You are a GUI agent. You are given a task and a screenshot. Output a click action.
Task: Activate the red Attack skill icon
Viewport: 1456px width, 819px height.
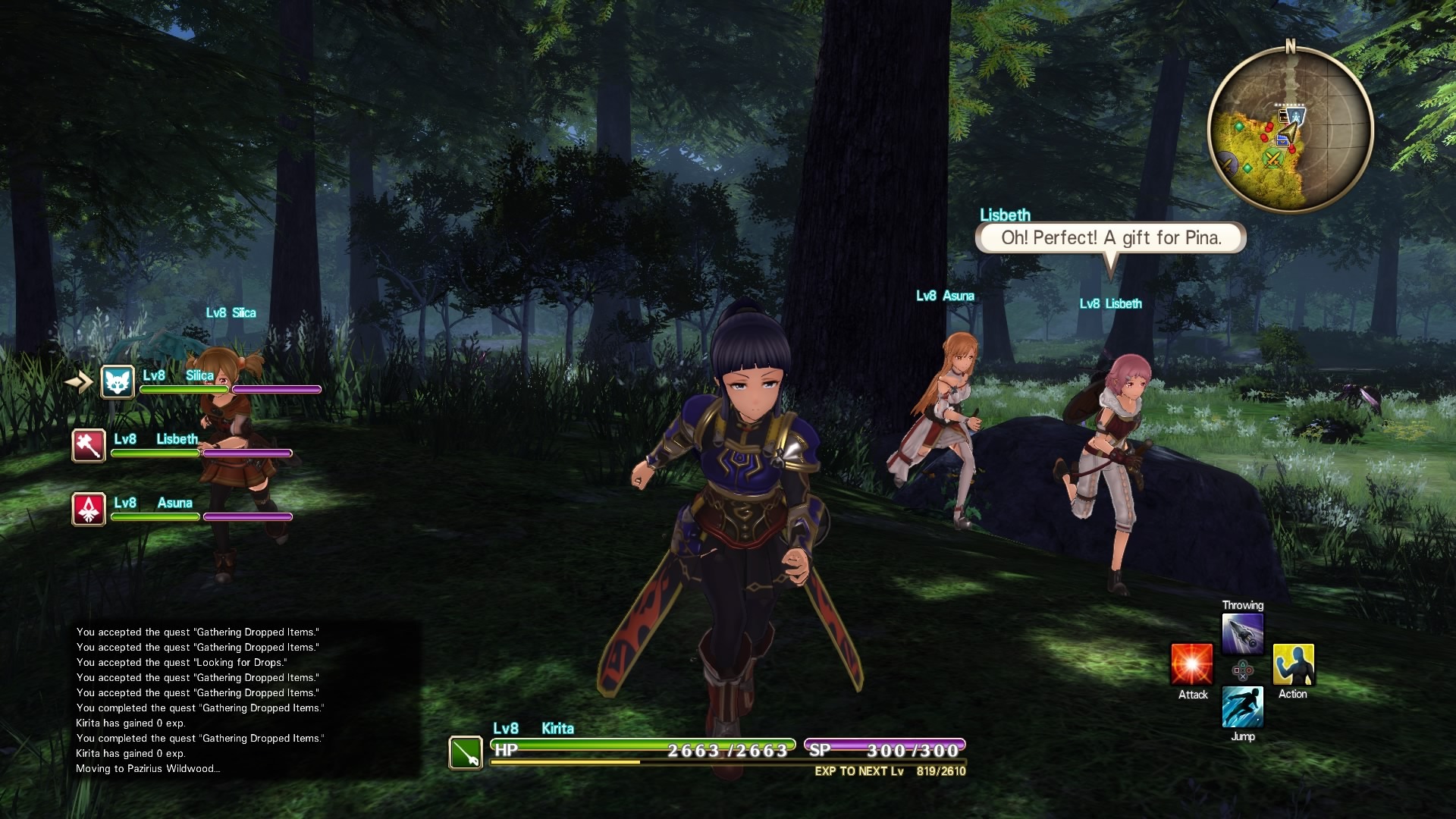tap(1191, 665)
